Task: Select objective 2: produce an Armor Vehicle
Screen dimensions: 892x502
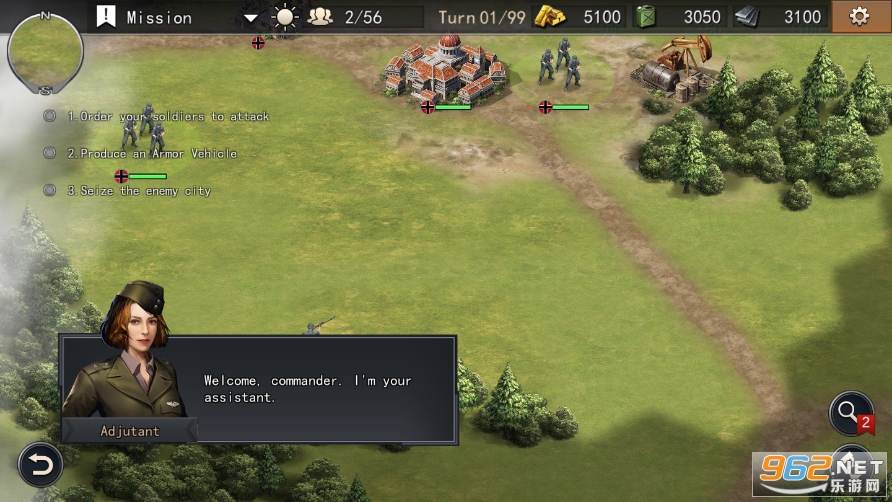Action: coord(151,153)
